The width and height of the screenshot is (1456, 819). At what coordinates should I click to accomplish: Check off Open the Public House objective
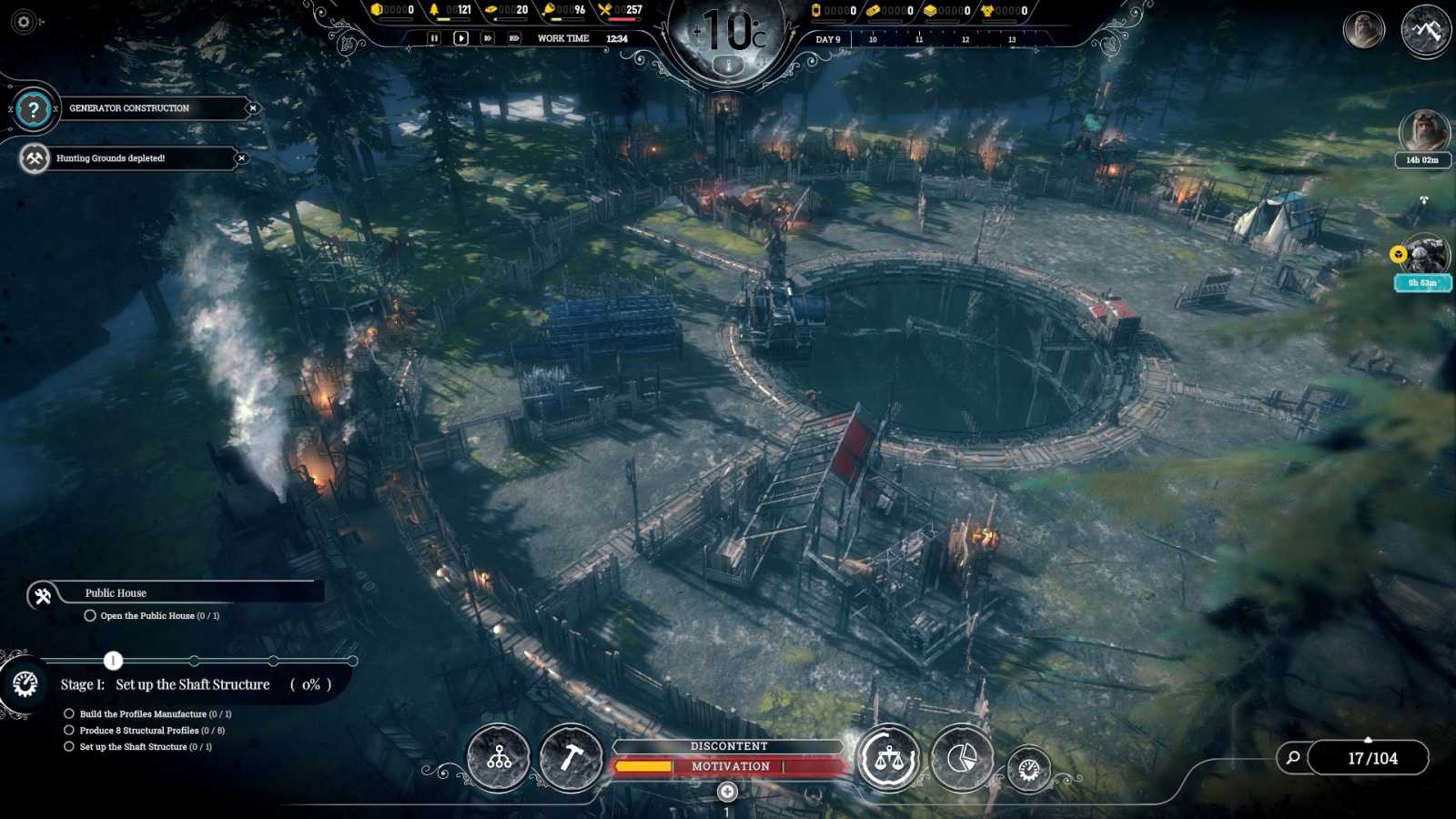[89, 615]
